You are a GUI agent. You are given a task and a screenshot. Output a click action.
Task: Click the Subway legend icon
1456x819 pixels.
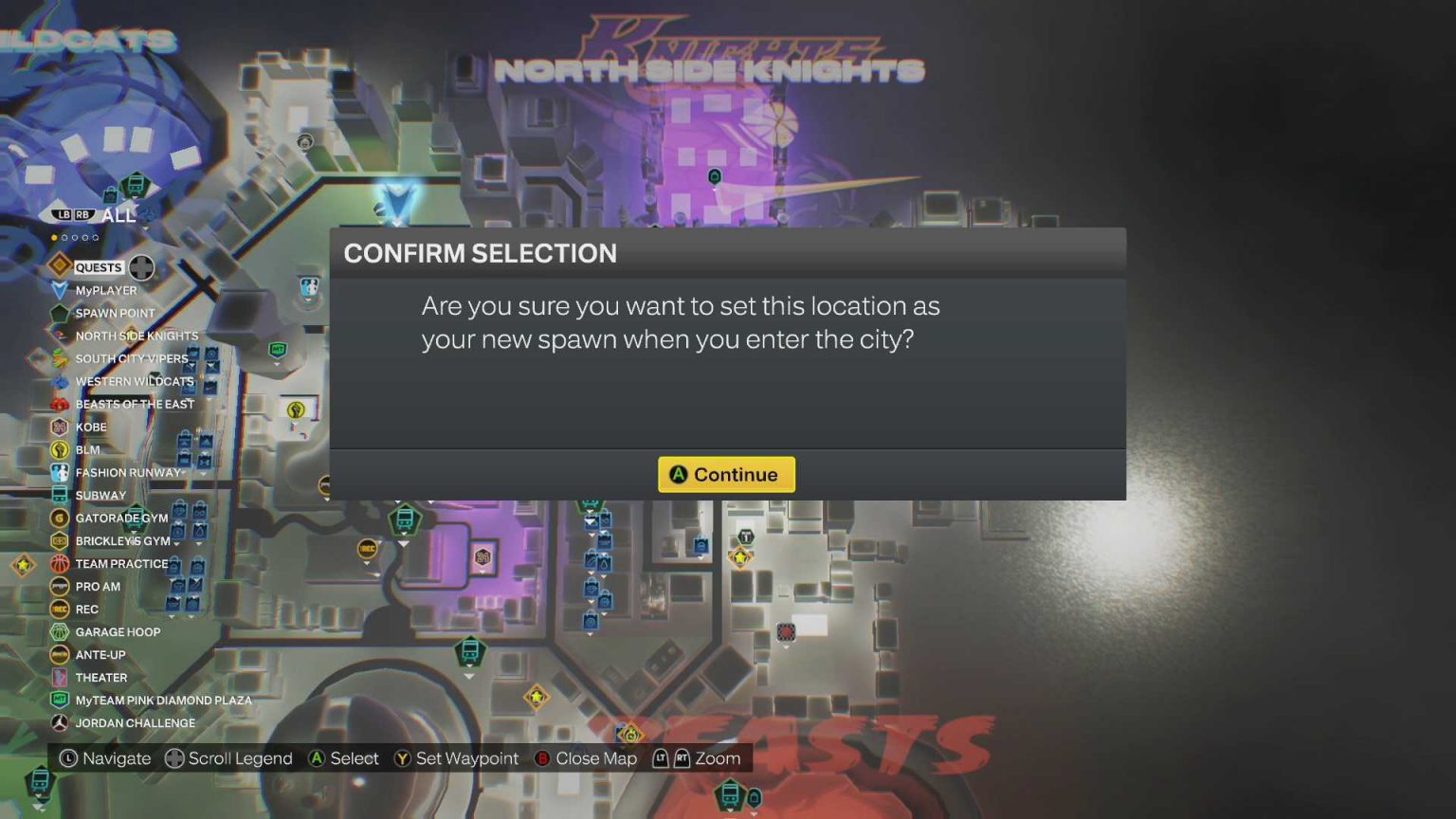pyautogui.click(x=61, y=495)
